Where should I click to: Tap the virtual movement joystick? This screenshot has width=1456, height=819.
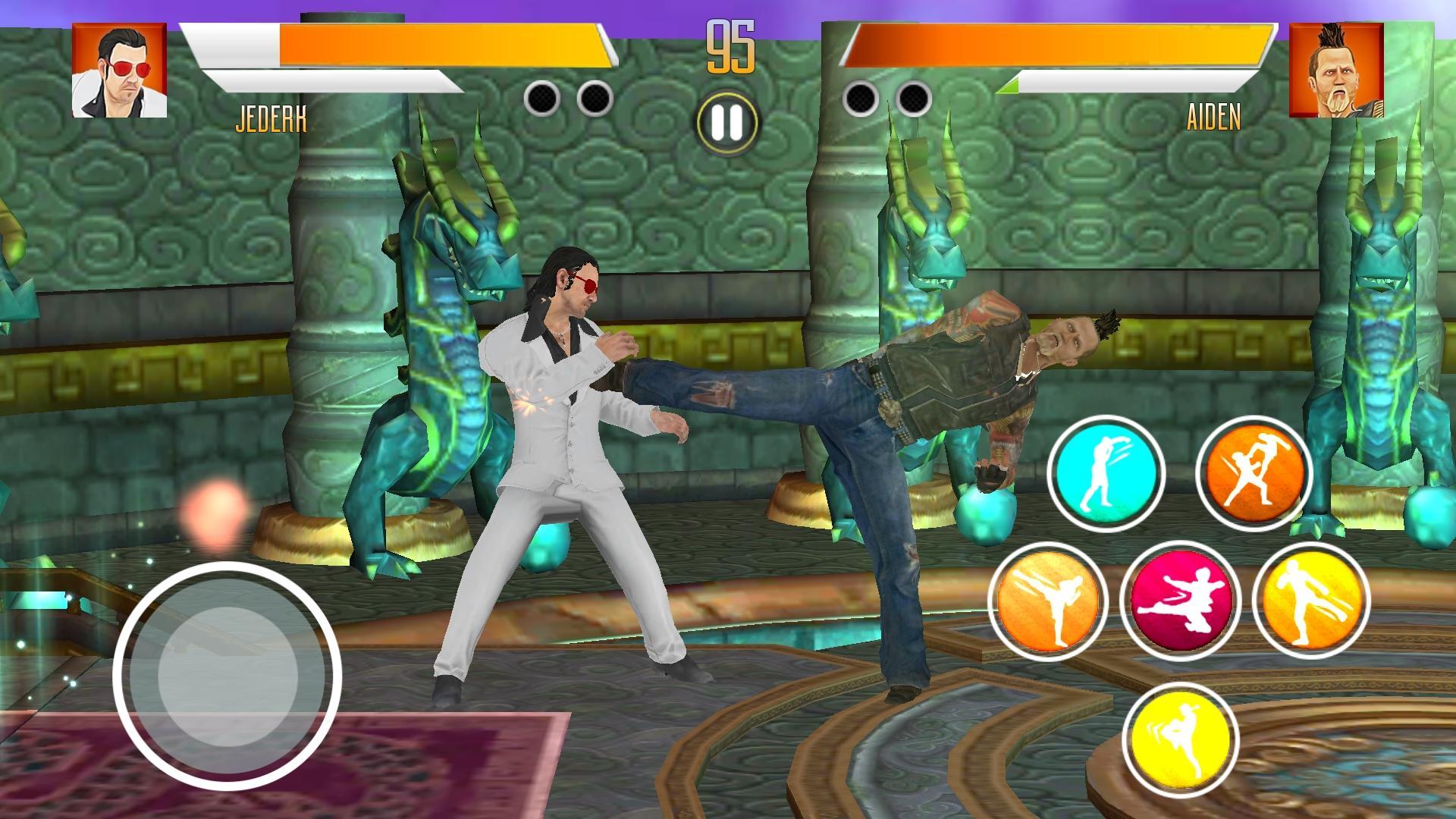point(227,675)
